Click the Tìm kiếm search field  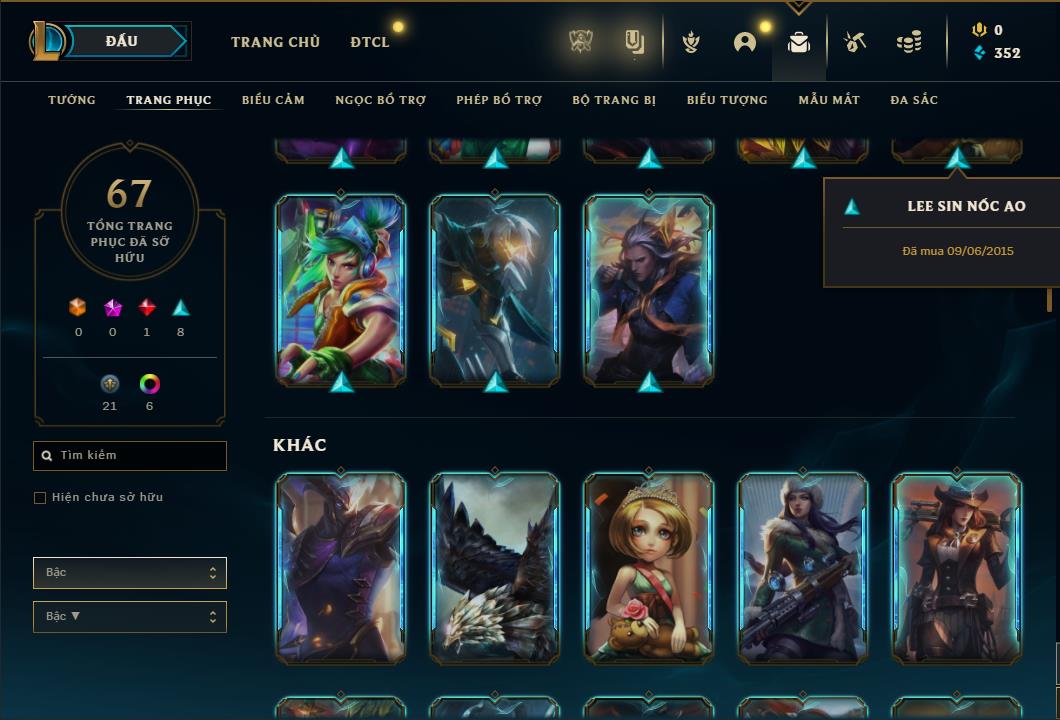[130, 456]
